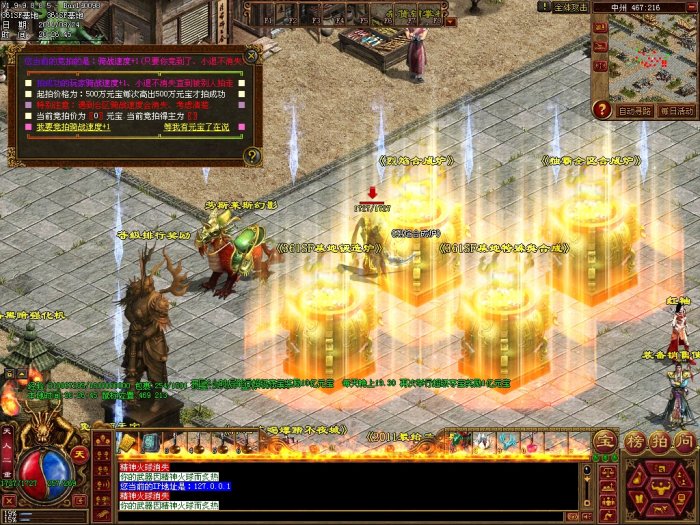Open help with the auction dialog question mark

pyautogui.click(x=251, y=156)
